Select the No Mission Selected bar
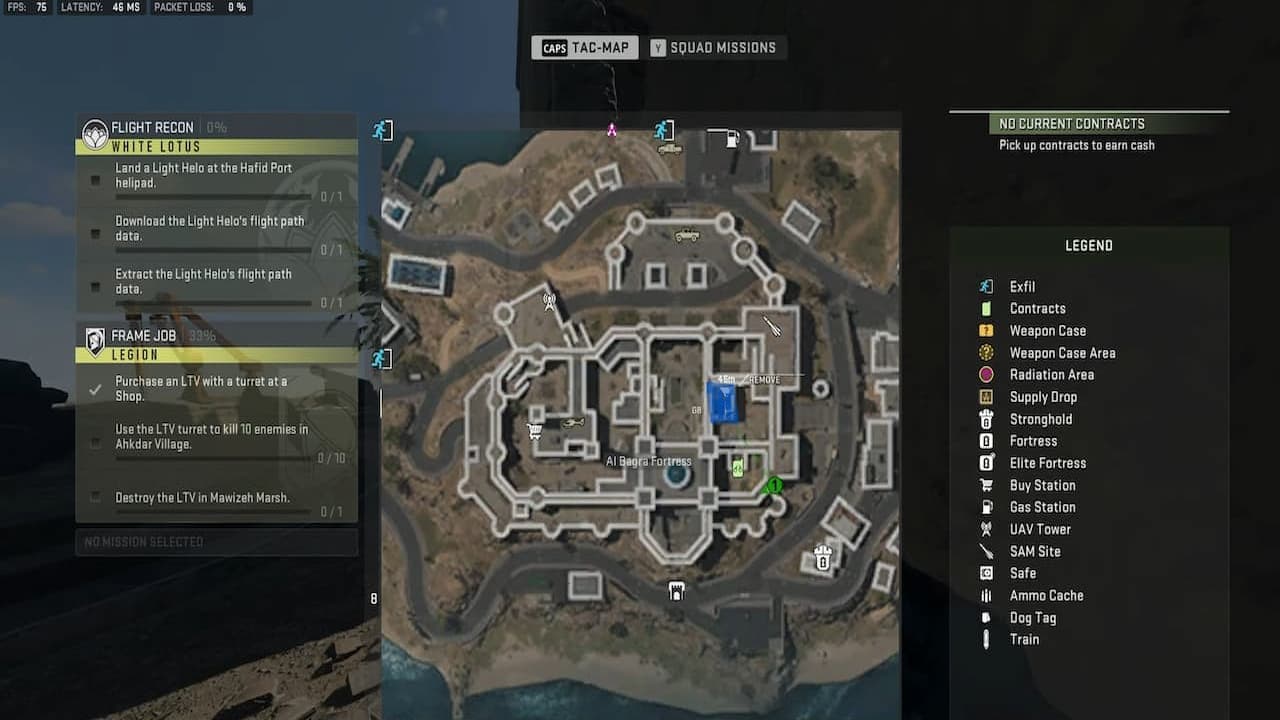The height and width of the screenshot is (720, 1280). [x=216, y=542]
